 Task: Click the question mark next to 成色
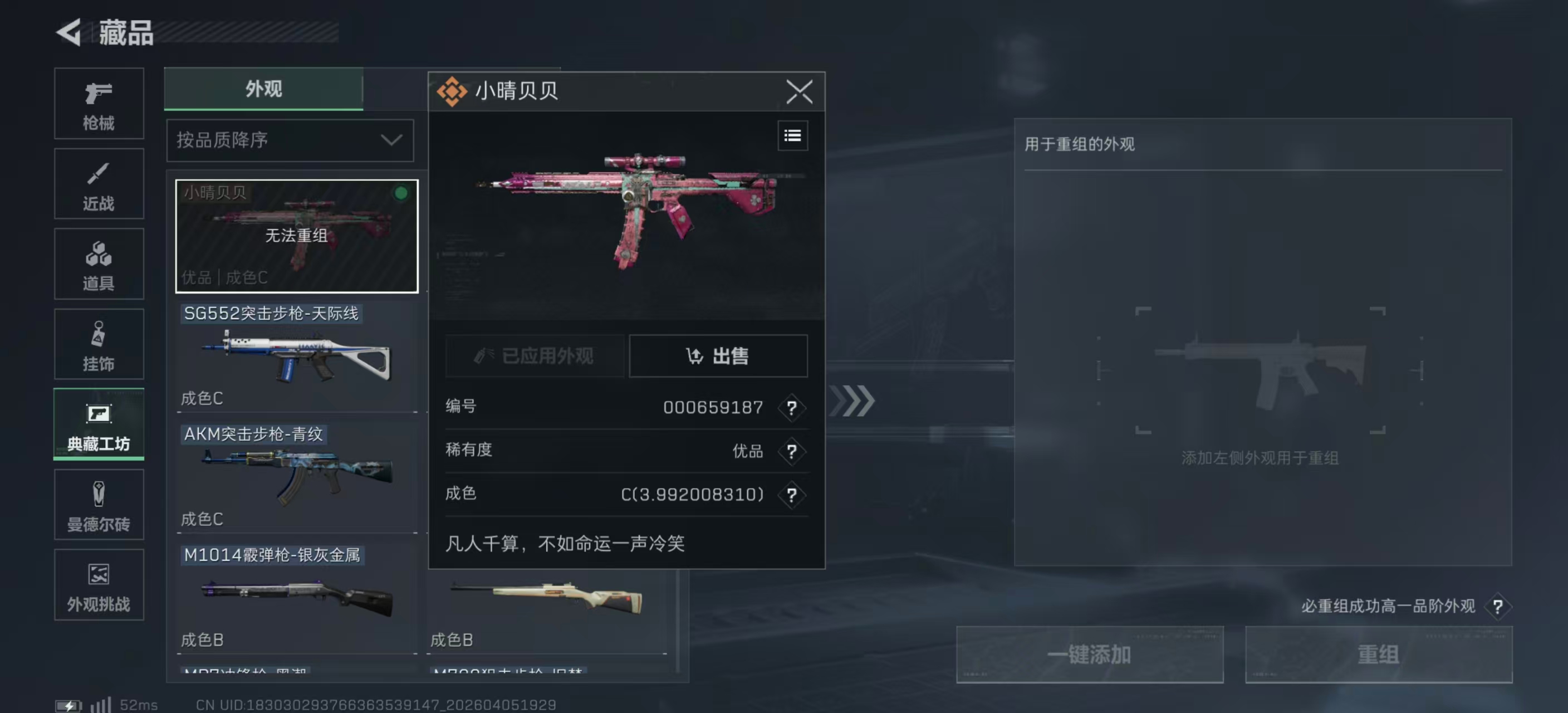click(792, 496)
